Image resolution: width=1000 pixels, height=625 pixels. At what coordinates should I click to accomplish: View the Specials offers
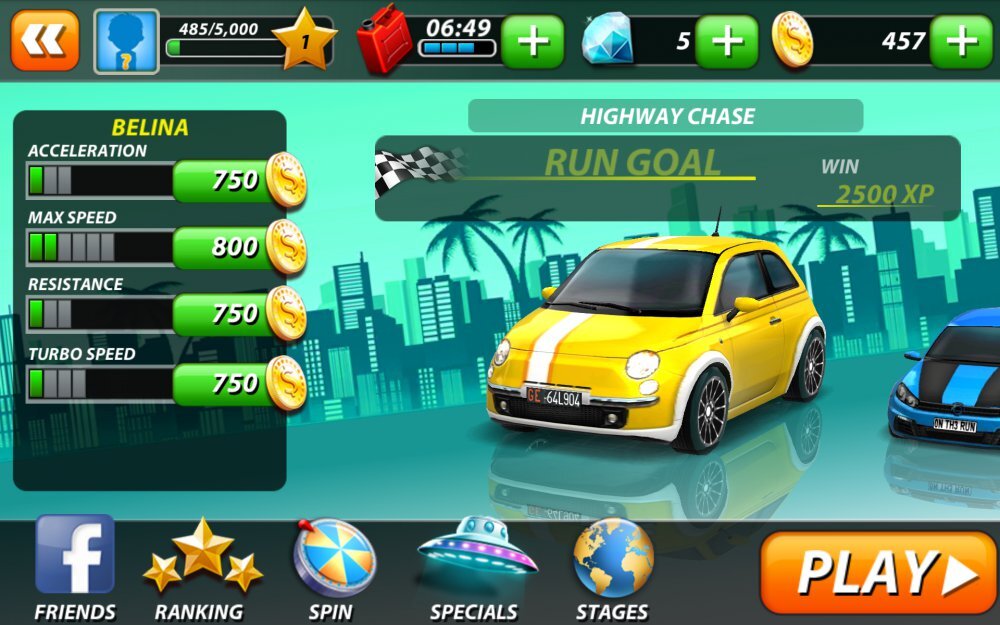click(475, 567)
